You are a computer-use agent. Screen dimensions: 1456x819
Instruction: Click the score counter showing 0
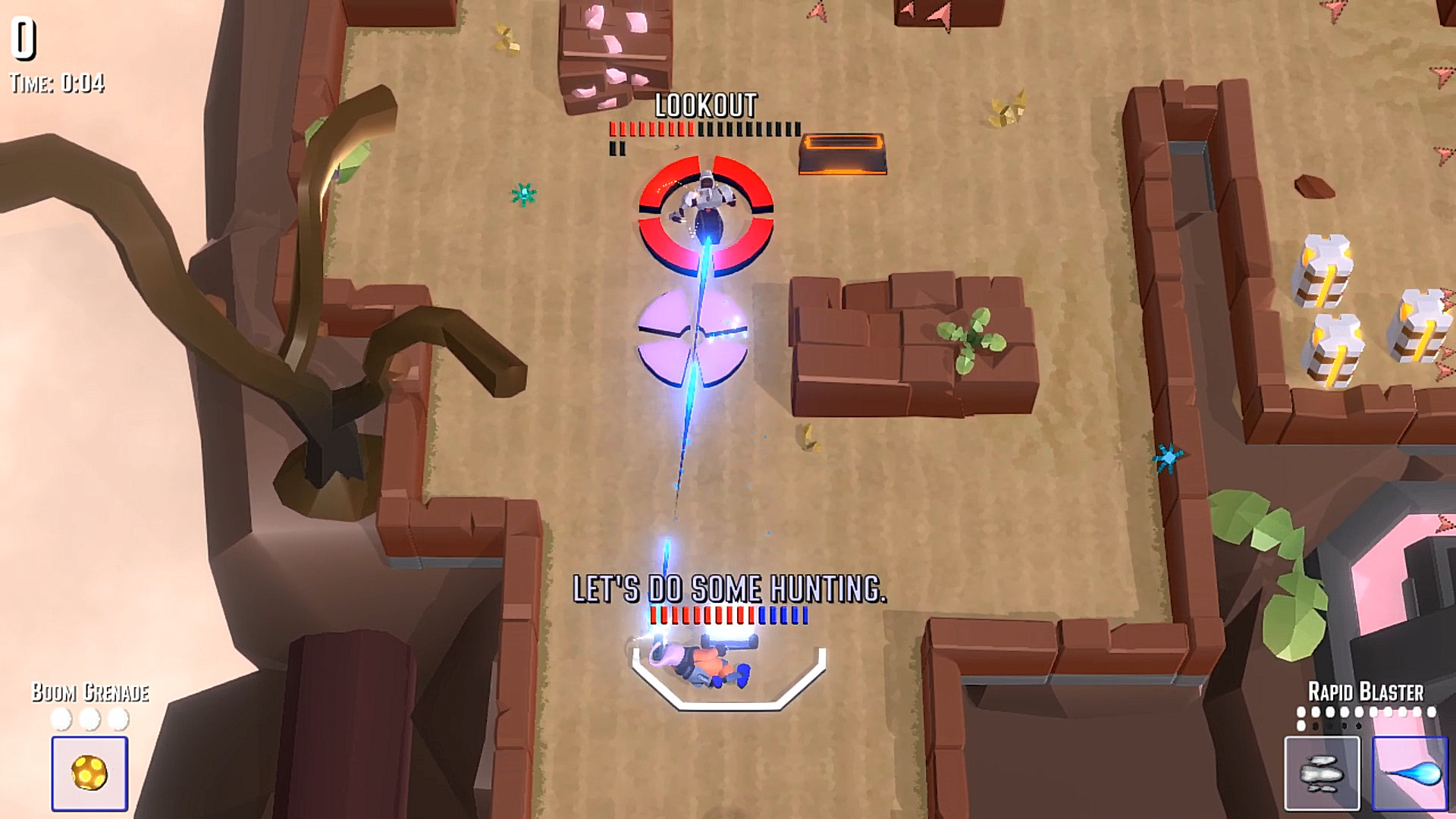22,39
